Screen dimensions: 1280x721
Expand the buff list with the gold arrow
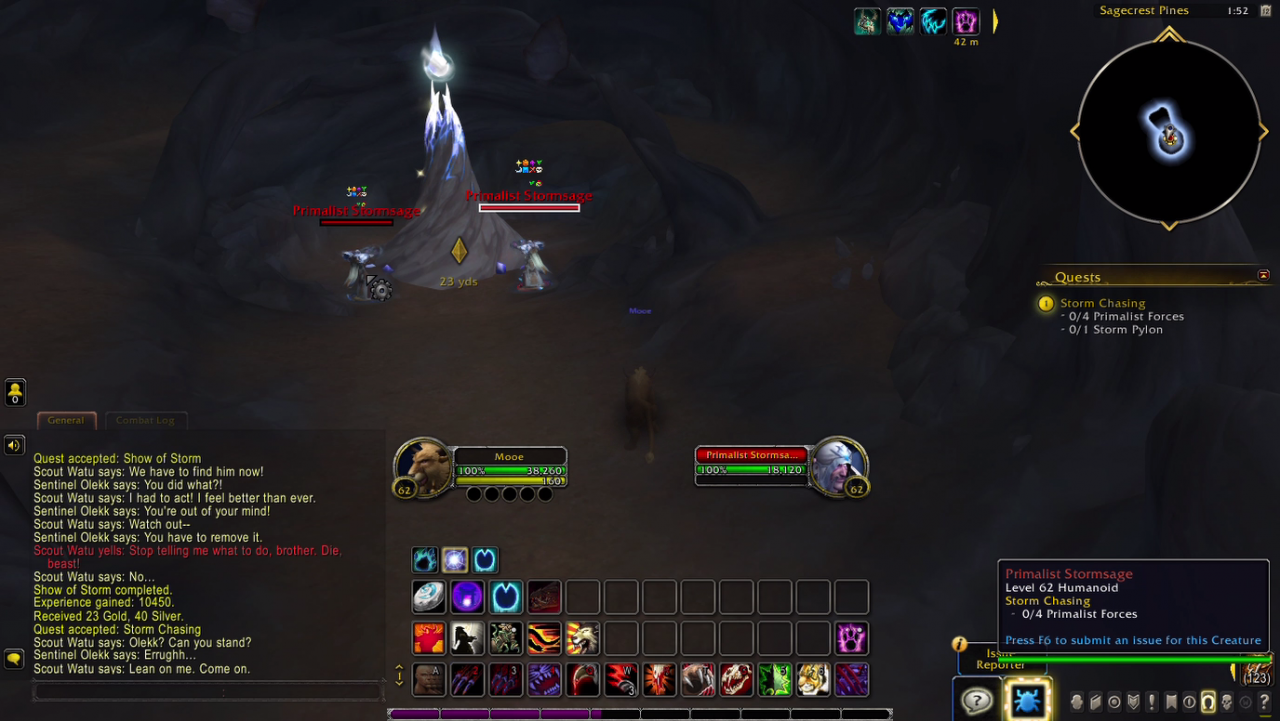994,21
